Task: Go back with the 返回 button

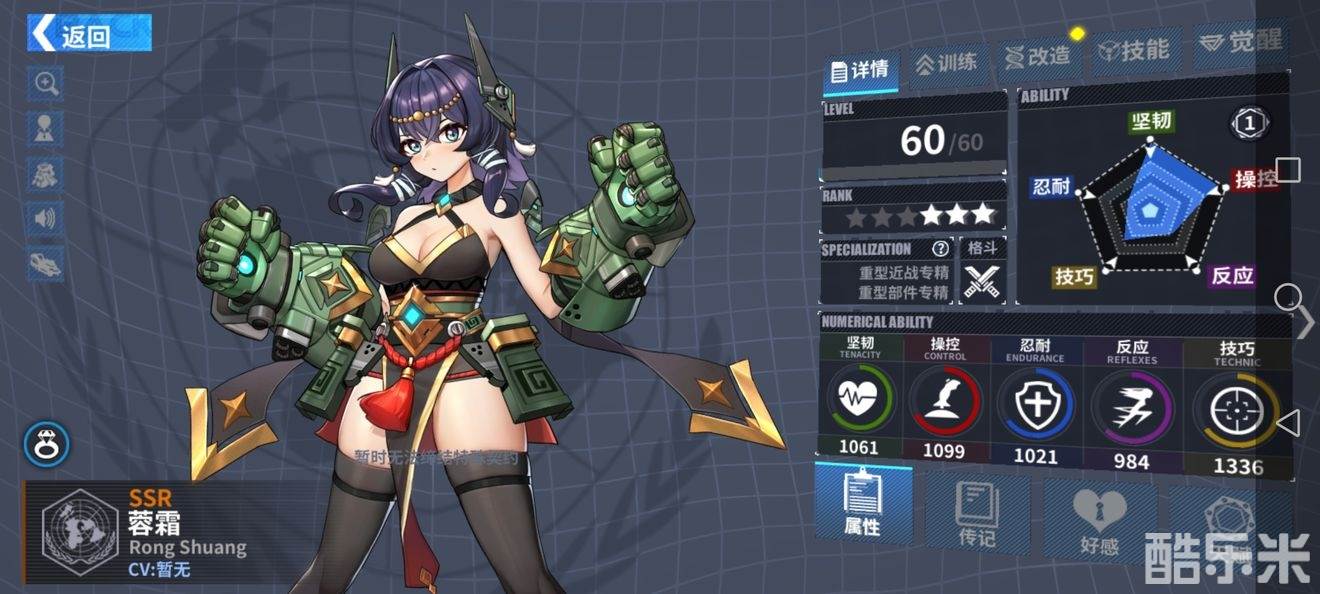Action: (x=89, y=34)
